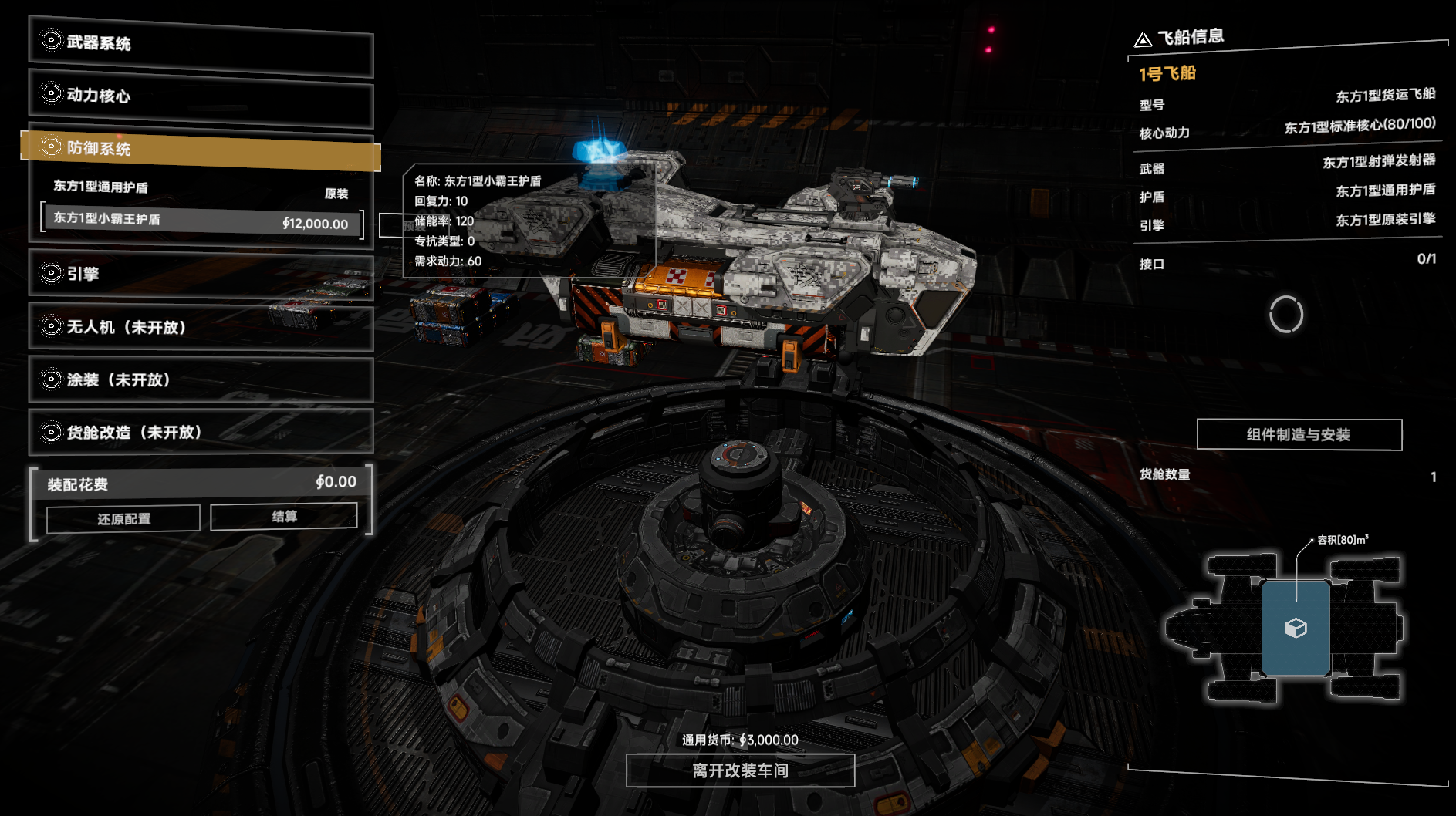Collapse the 防御系统 category header
The image size is (1456, 816).
click(x=201, y=148)
